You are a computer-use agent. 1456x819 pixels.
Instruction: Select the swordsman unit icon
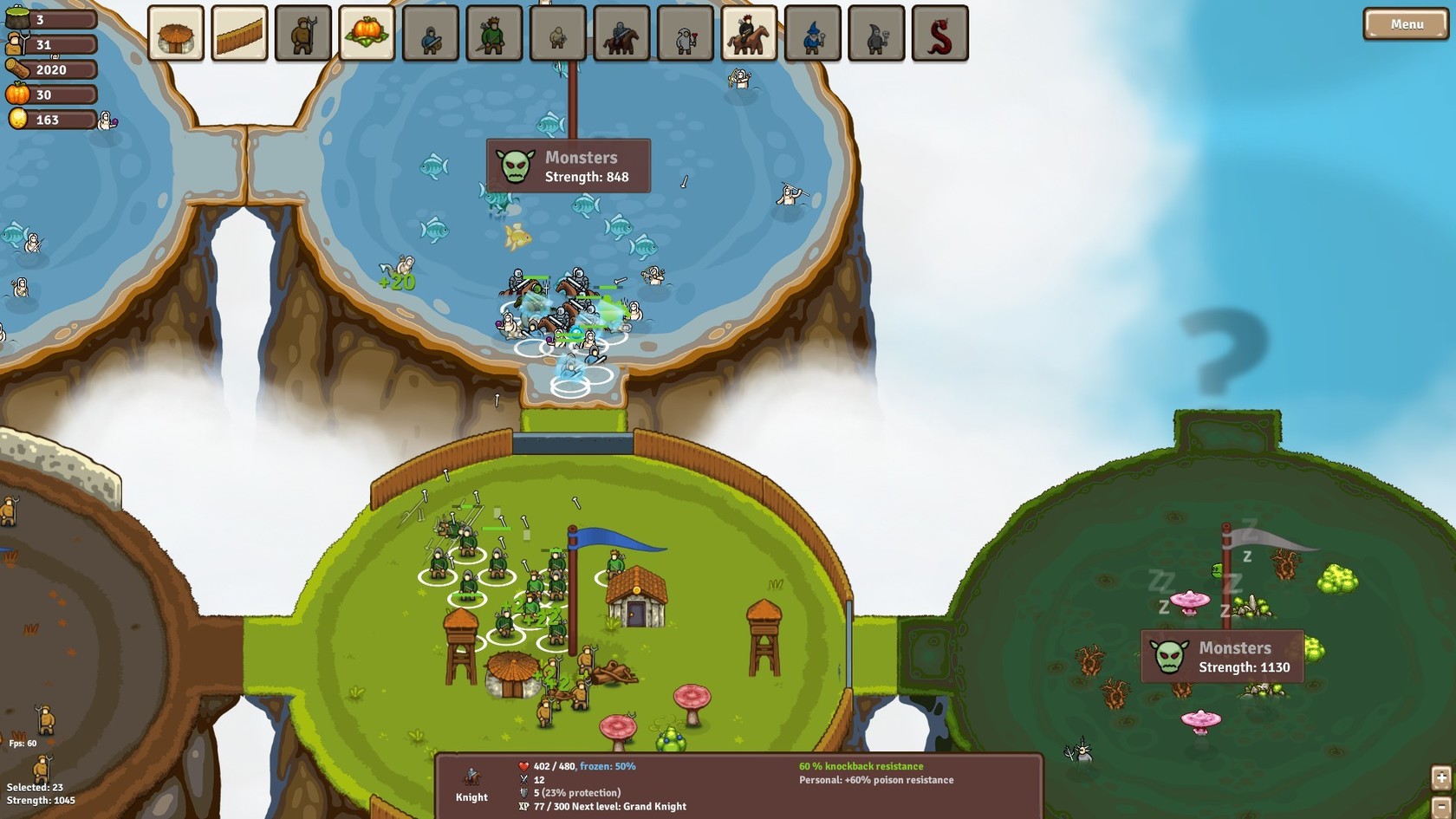point(429,34)
